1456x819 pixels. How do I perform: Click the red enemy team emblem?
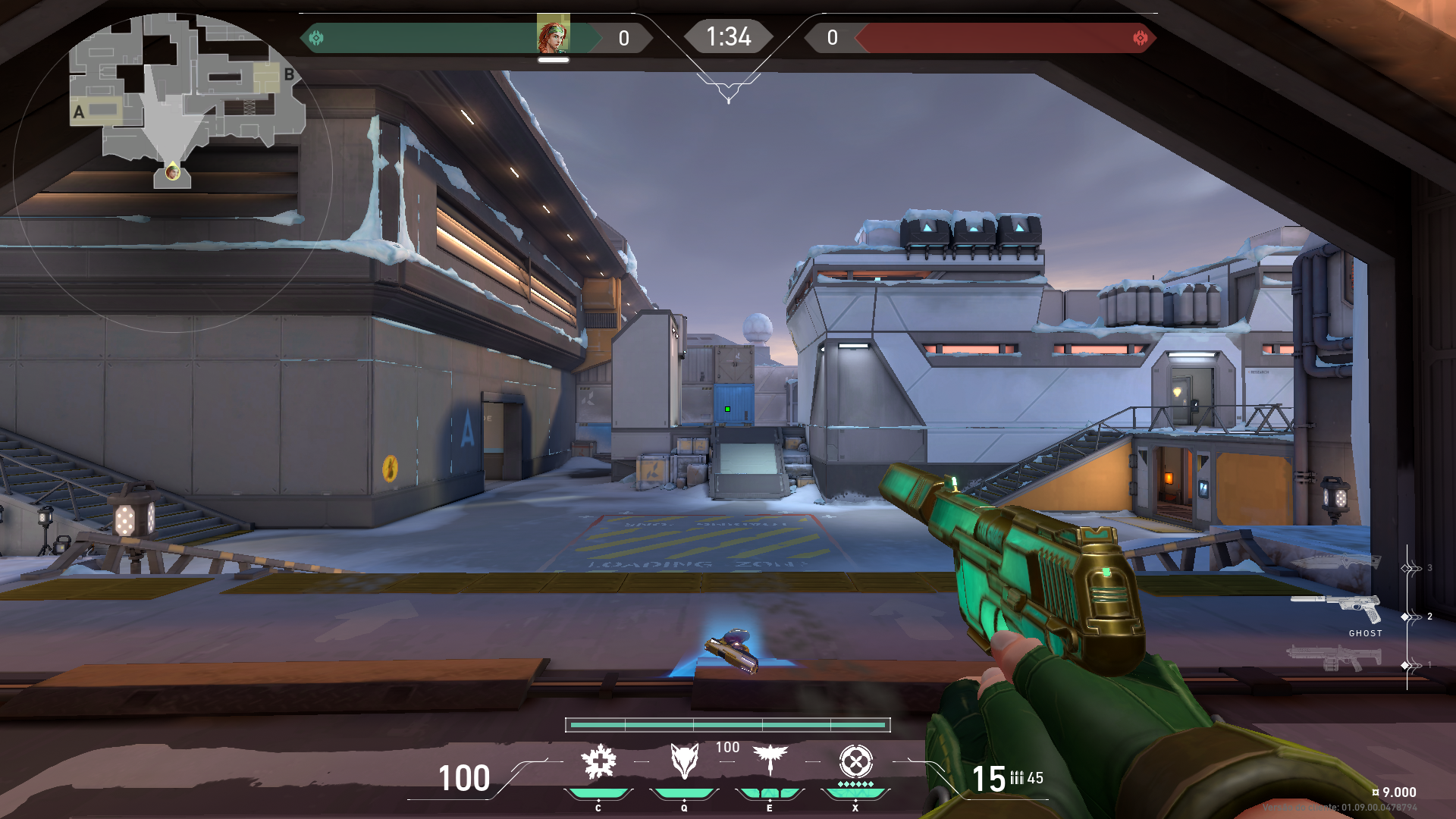tap(1140, 37)
